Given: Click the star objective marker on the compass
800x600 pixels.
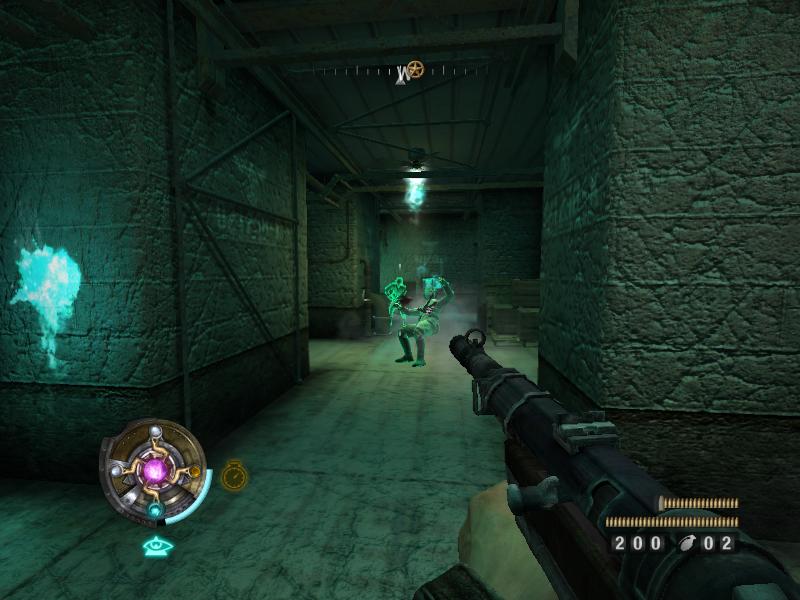Looking at the screenshot, I should coord(414,70).
